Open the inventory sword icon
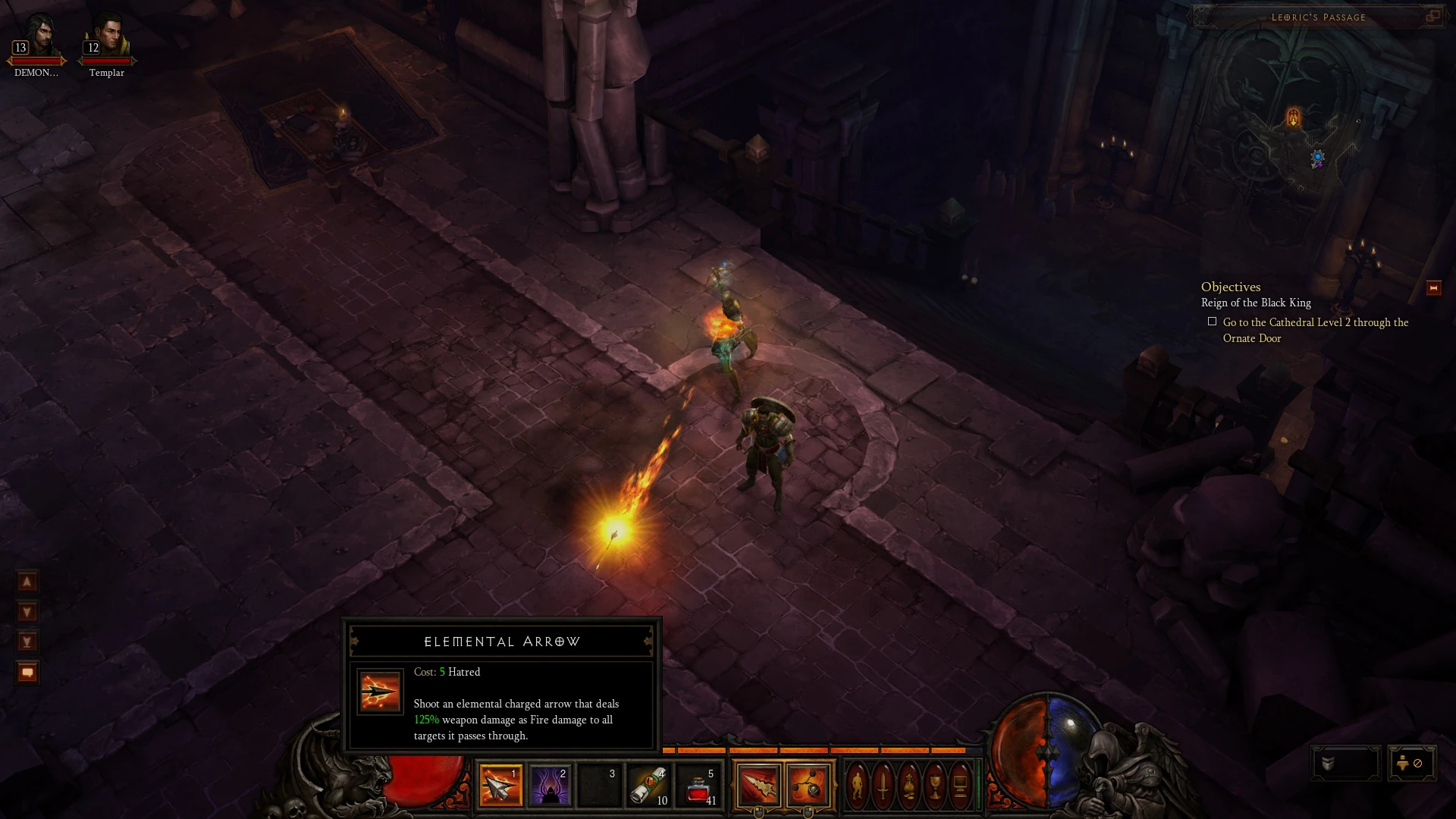The width and height of the screenshot is (1456, 819). pos(884,786)
